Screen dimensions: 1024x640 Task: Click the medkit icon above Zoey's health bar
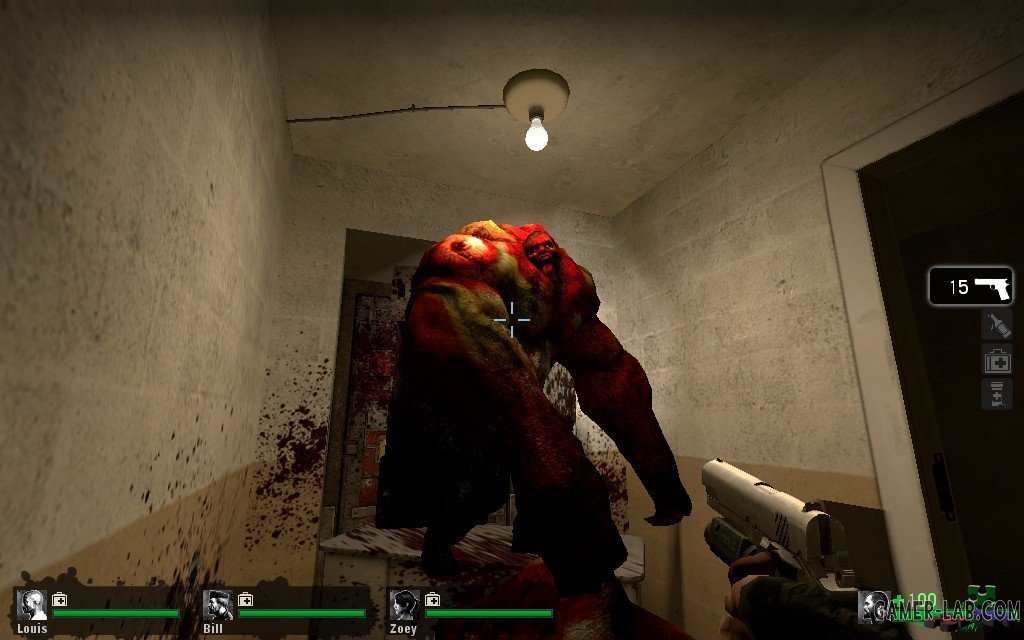pos(432,600)
